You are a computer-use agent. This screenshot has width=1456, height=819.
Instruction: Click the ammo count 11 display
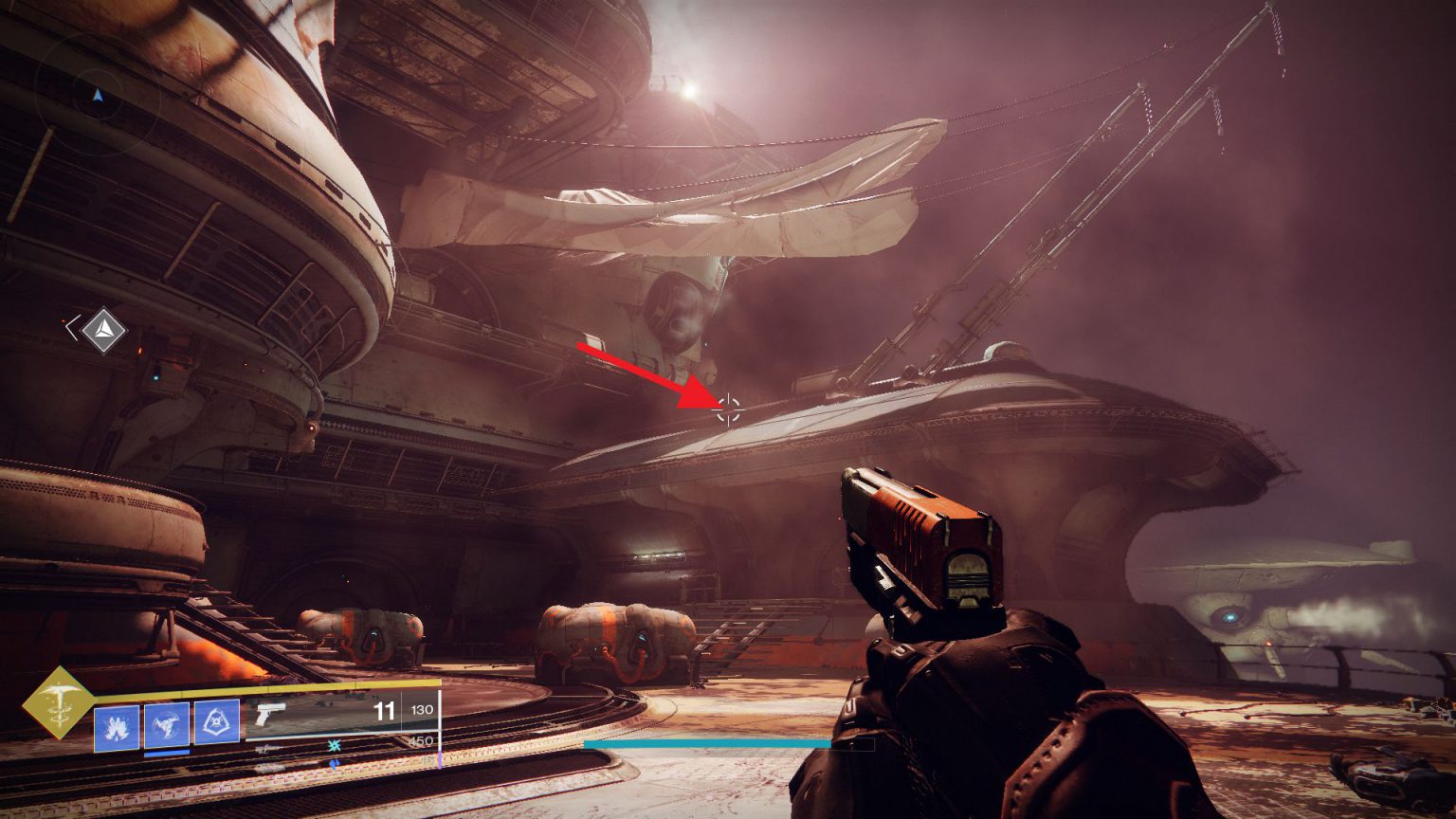[384, 709]
